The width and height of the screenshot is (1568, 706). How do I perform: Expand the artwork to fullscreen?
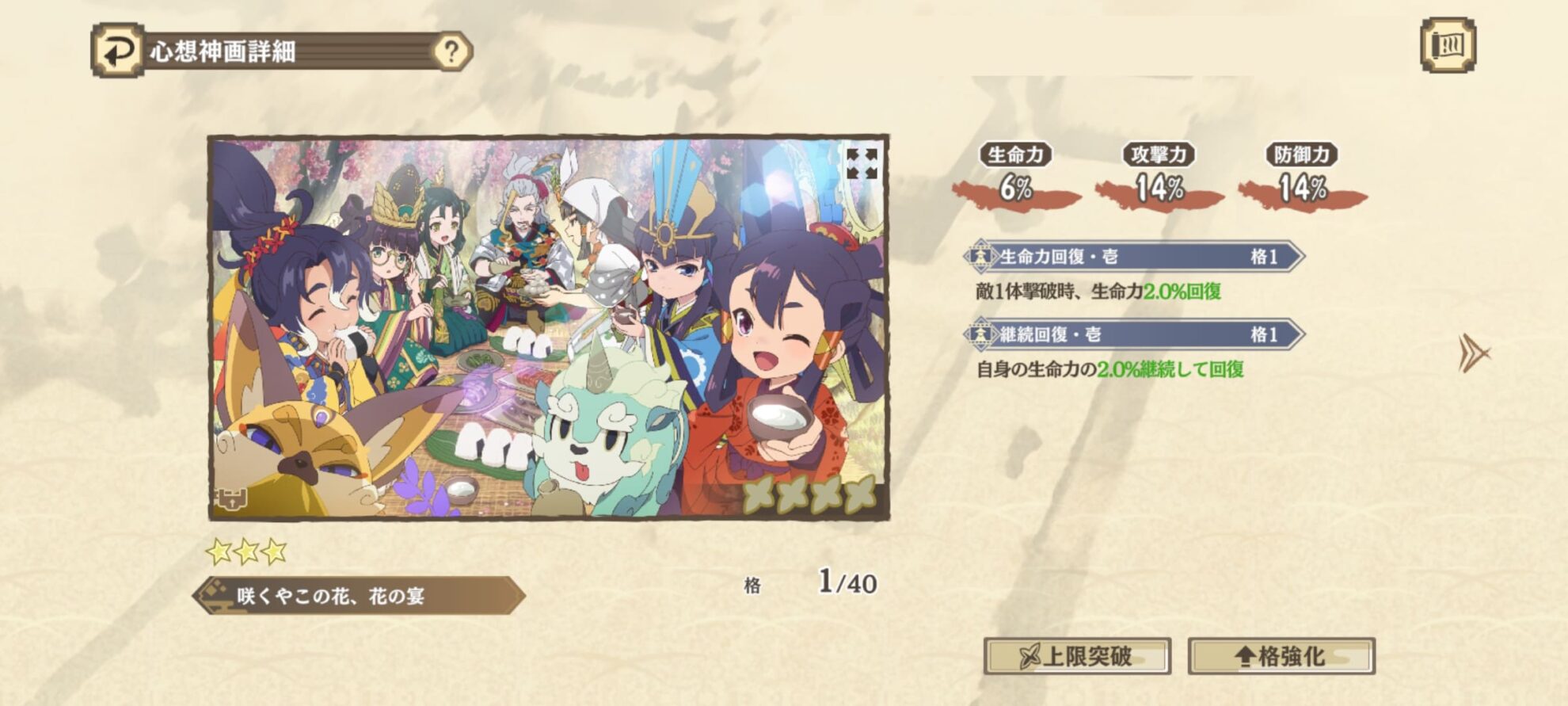(x=862, y=163)
